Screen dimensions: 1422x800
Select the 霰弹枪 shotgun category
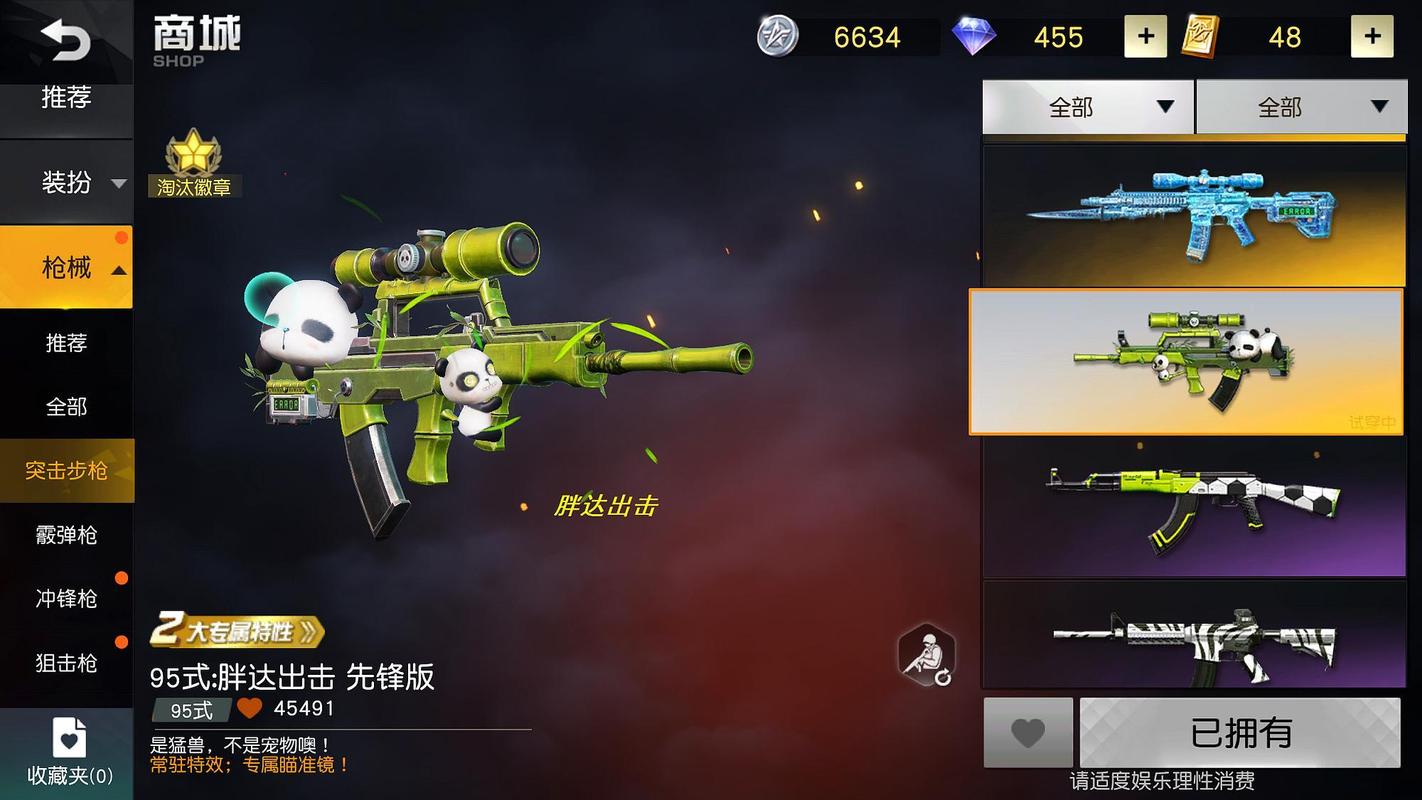[x=66, y=535]
